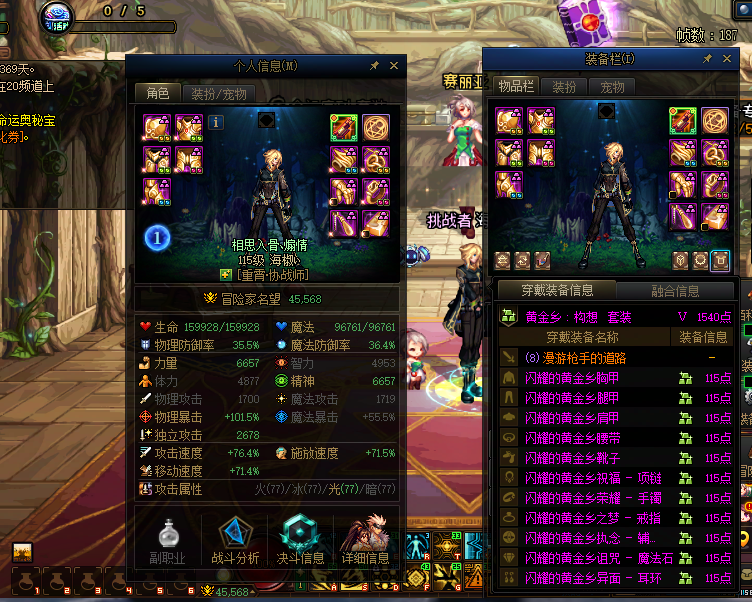This screenshot has height=602, width=752.
Task: Close the 装备栏 window
Action: [x=726, y=60]
